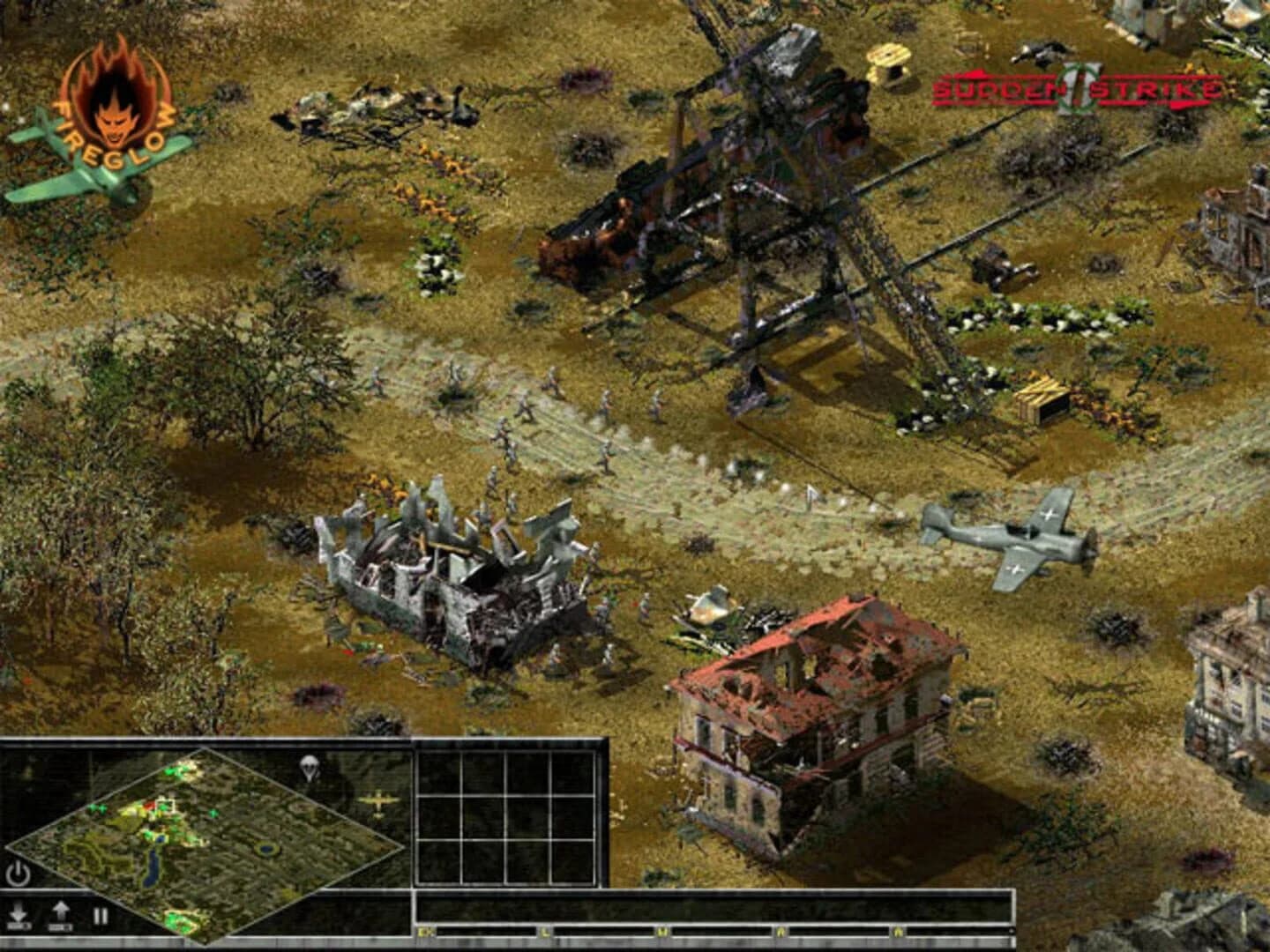Click the E marker on the bottom status bar
The height and width of the screenshot is (952, 1270).
pos(426,930)
